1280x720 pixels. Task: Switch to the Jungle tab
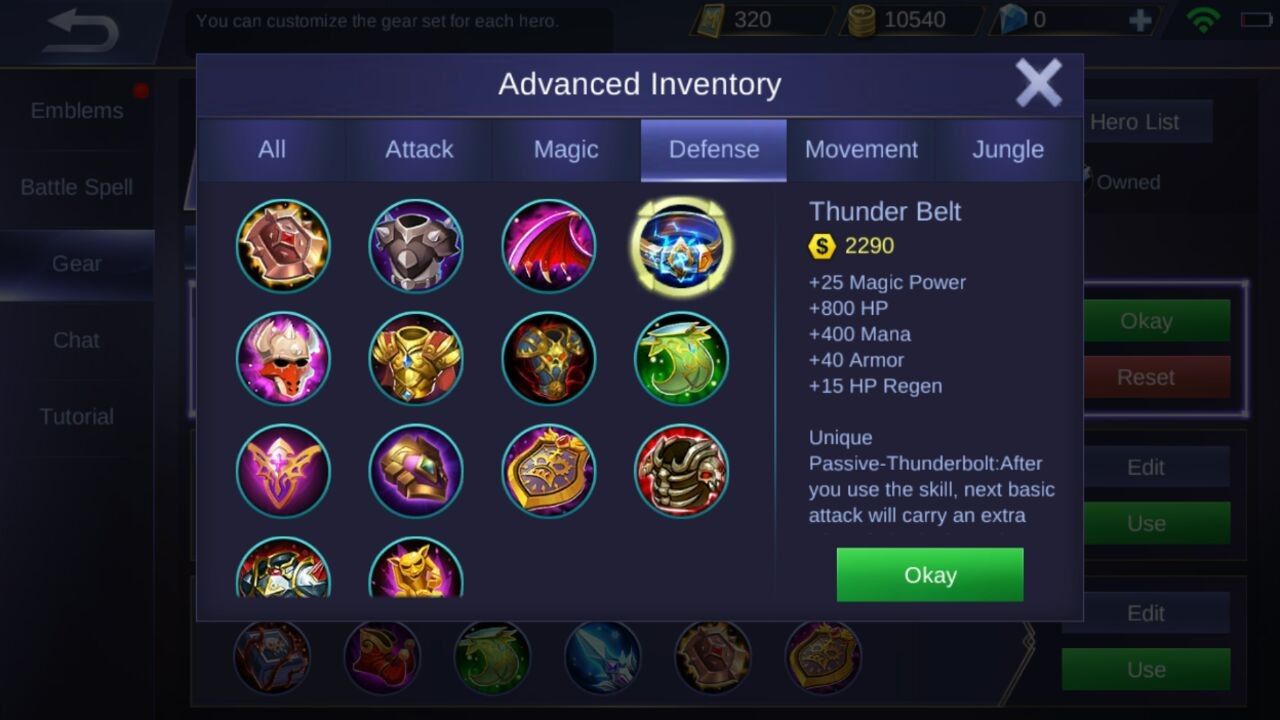[1008, 149]
